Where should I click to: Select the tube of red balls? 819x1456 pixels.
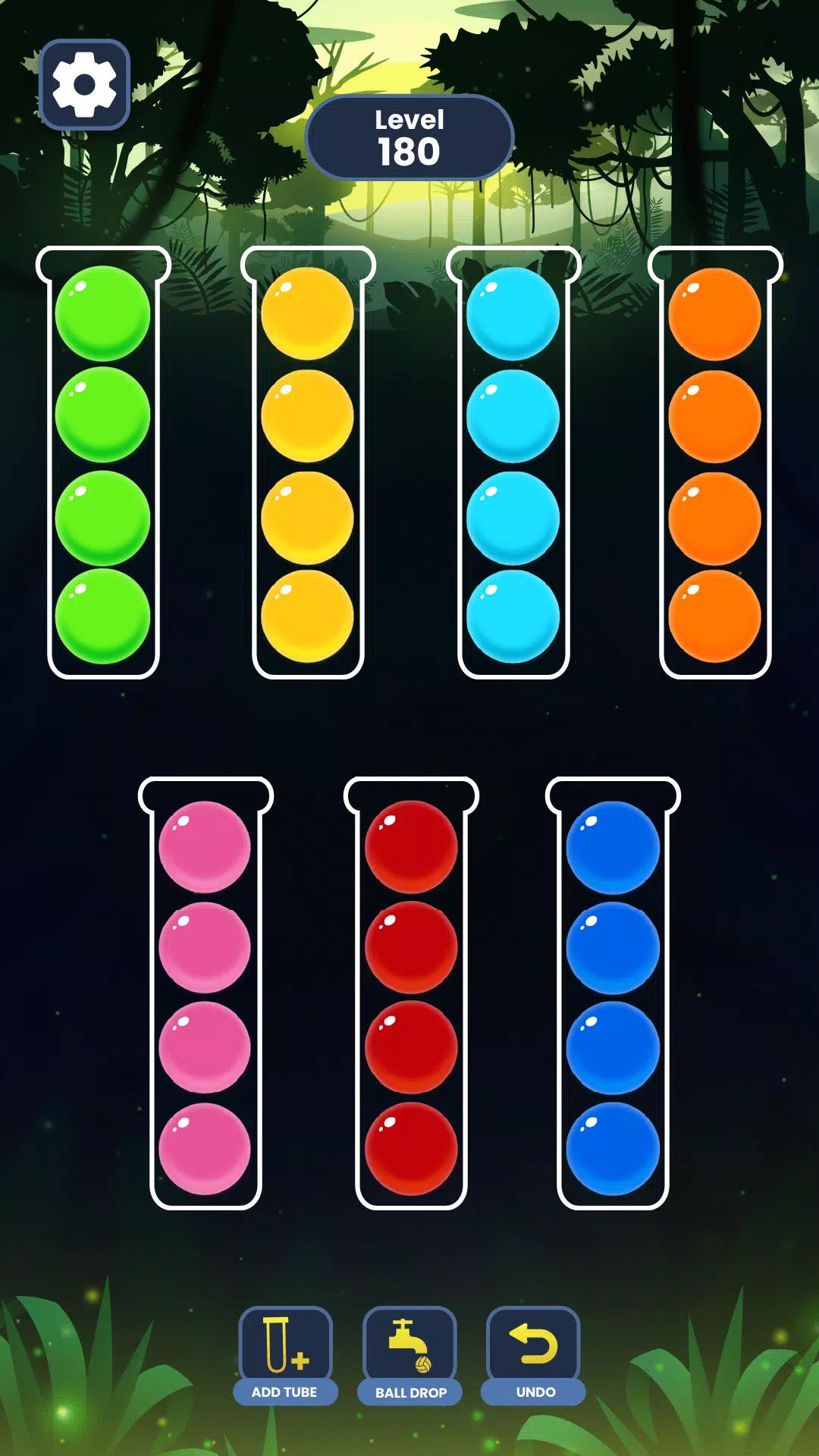[411, 995]
